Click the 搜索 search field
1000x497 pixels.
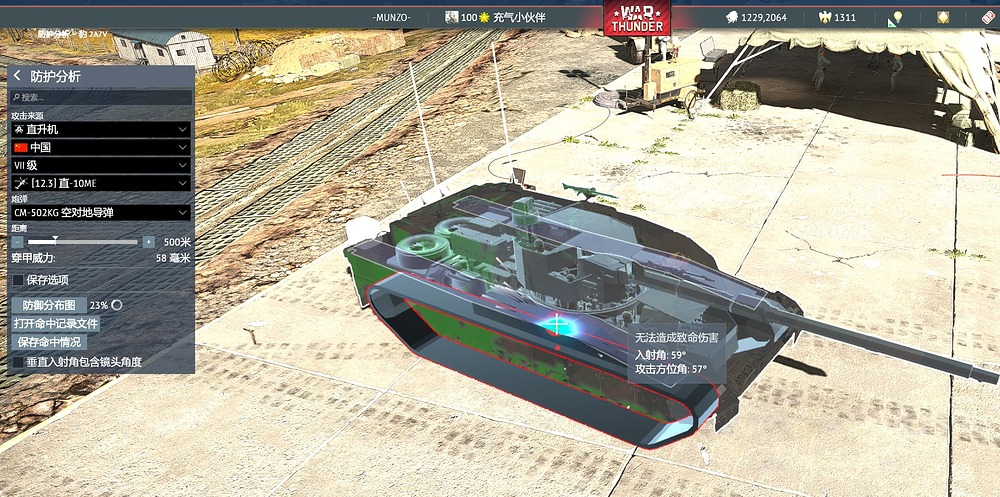point(101,98)
